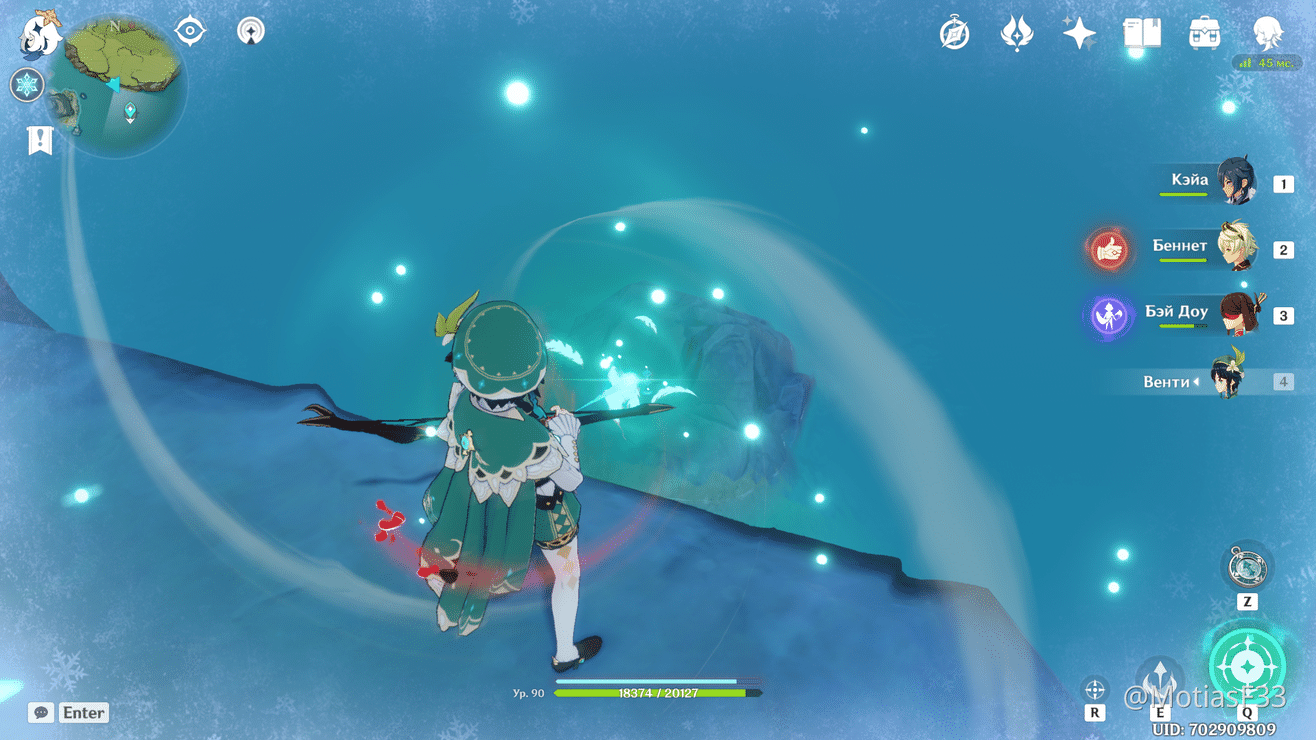
Task: Open the Wish screen star icon
Action: tap(1078, 33)
